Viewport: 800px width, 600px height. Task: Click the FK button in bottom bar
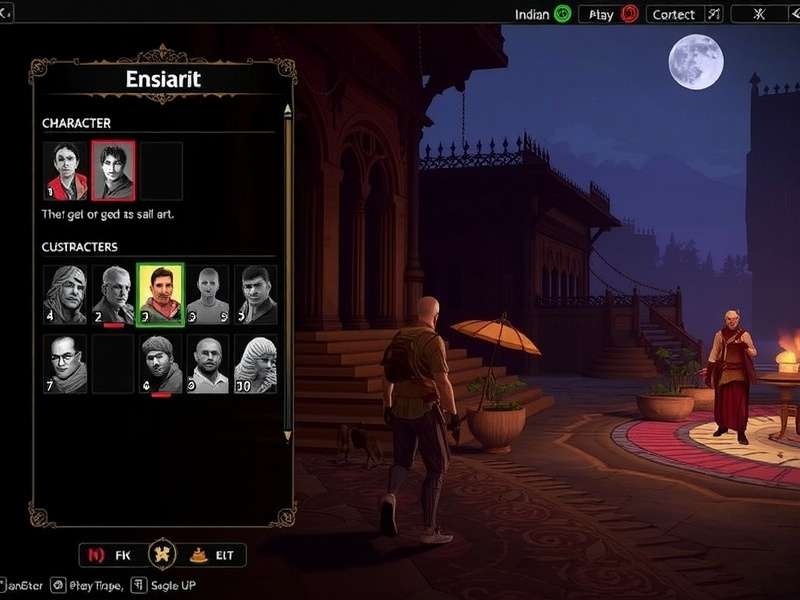[112, 554]
